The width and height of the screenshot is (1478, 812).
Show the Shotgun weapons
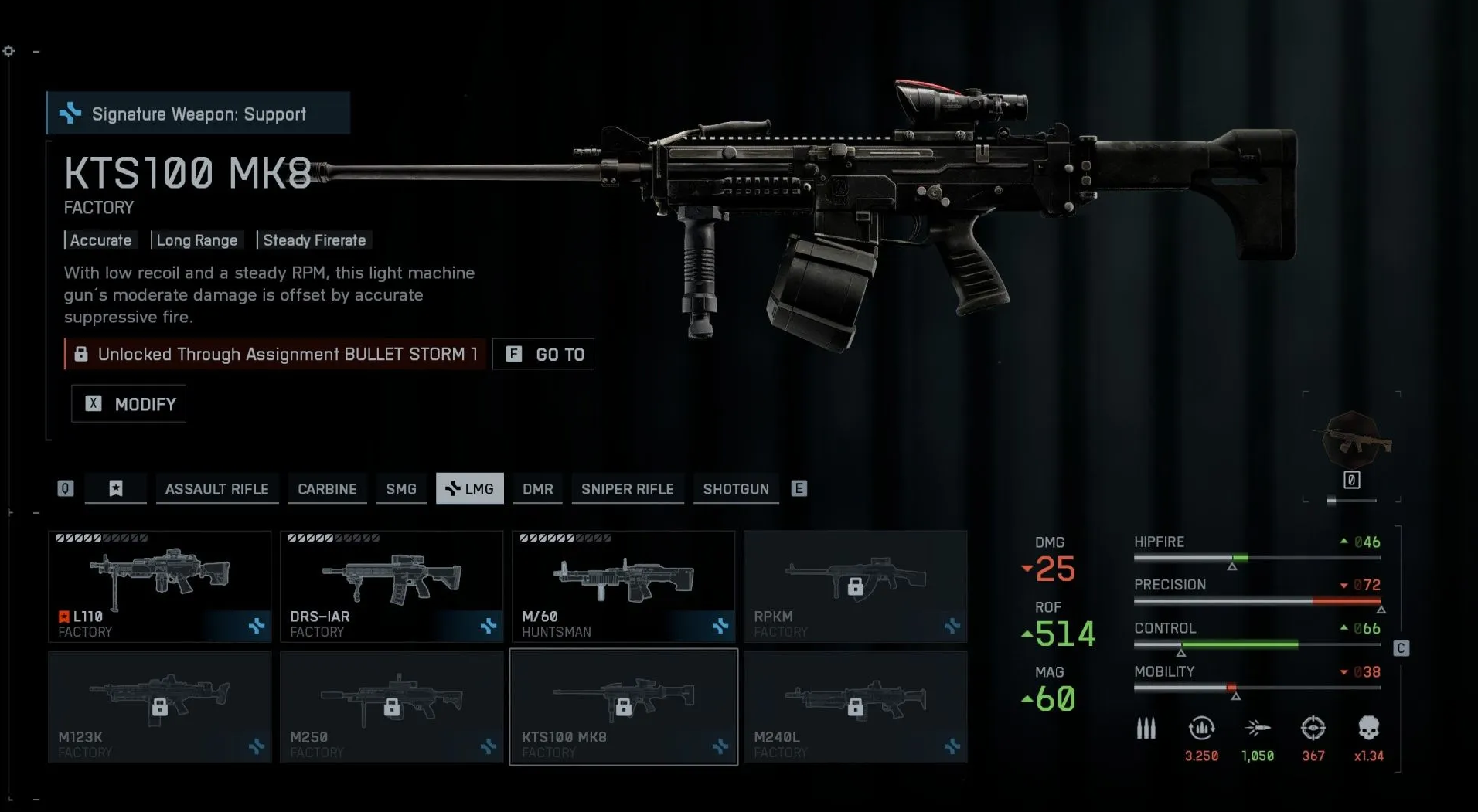click(735, 488)
